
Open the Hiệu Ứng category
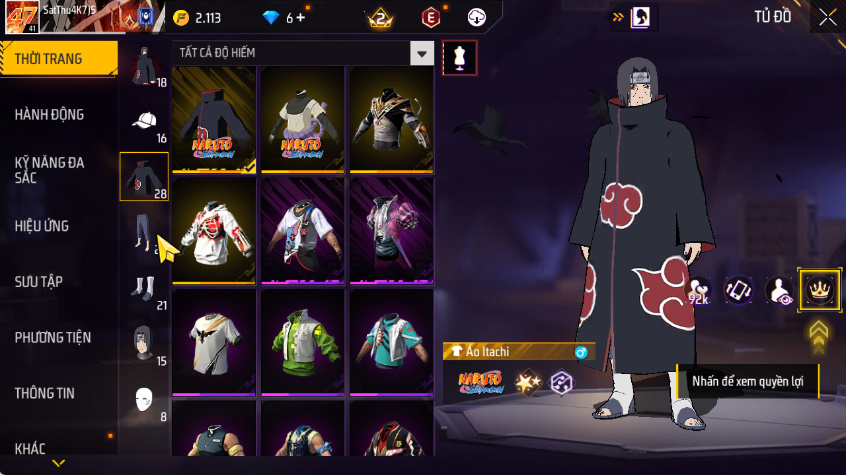click(x=42, y=226)
